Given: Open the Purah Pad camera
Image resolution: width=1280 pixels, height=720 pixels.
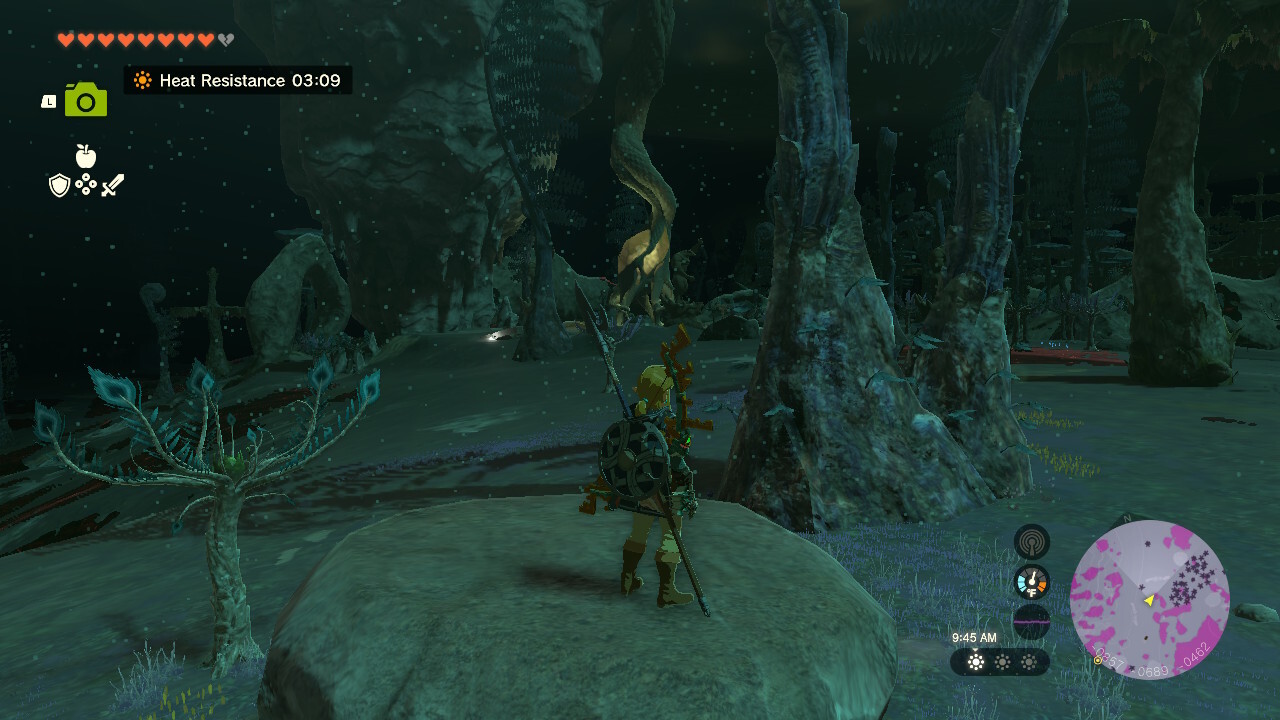Looking at the screenshot, I should point(84,98).
